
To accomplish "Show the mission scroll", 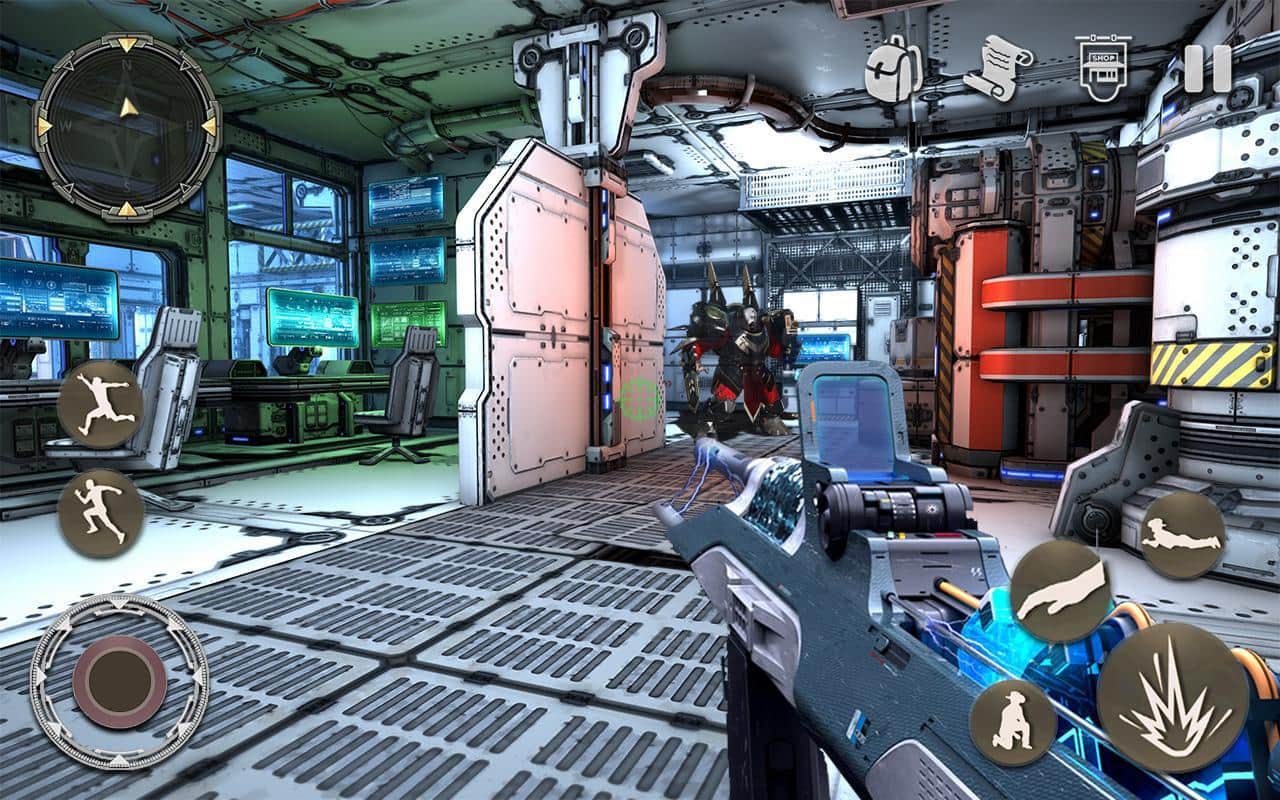I will click(x=997, y=68).
